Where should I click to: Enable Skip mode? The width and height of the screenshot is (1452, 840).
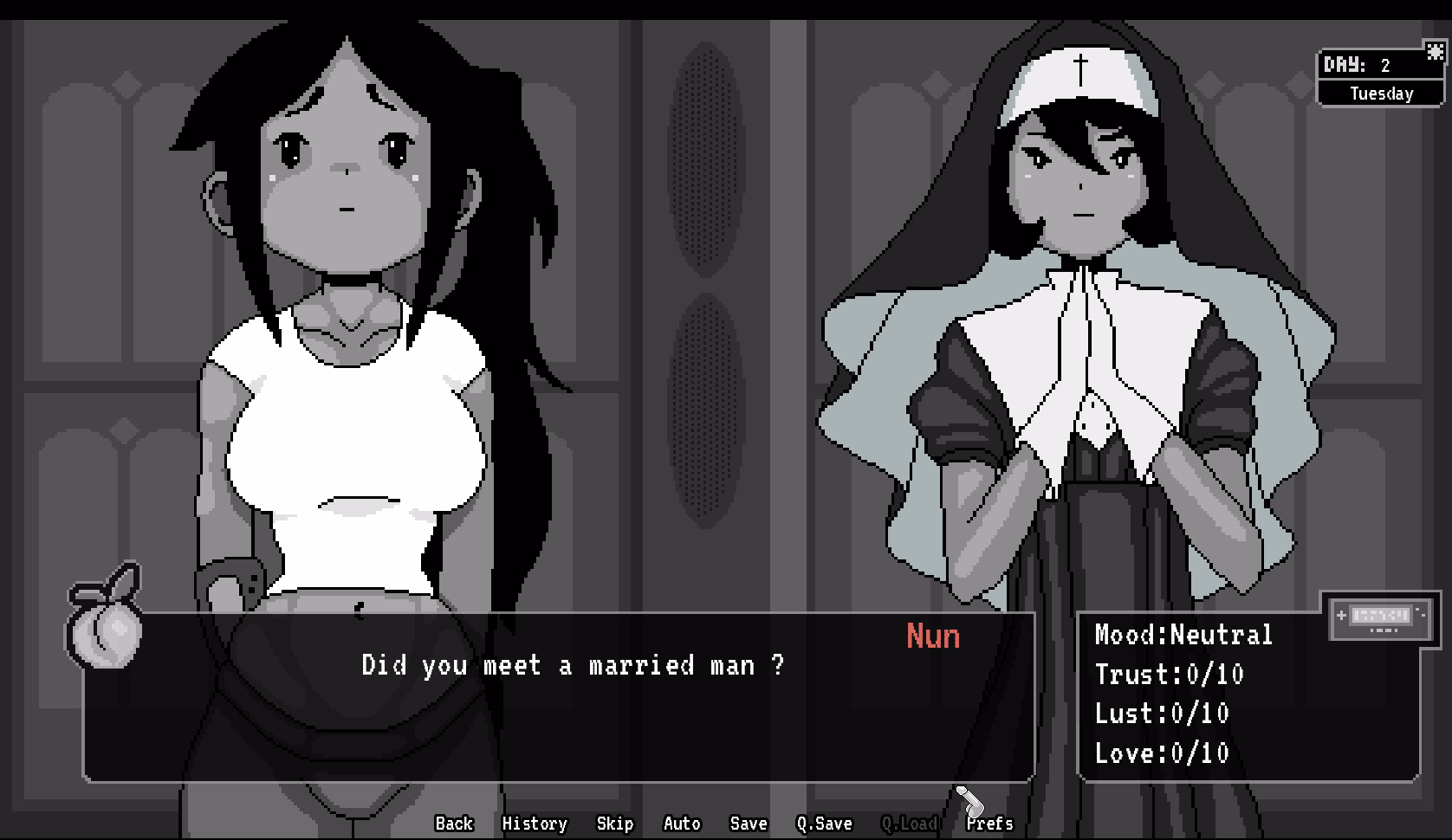[615, 824]
